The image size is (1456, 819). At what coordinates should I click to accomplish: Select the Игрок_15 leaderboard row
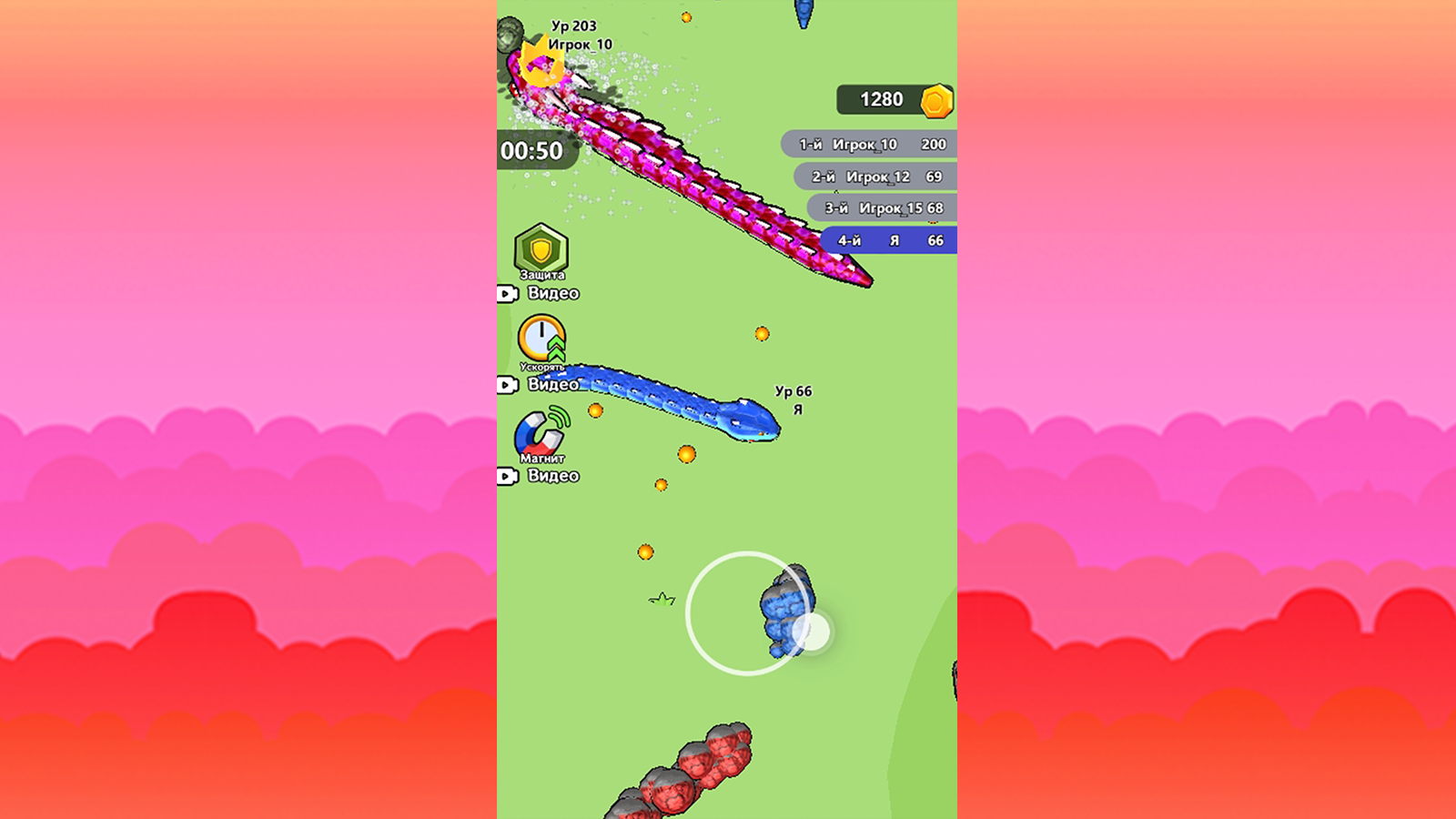(x=881, y=207)
